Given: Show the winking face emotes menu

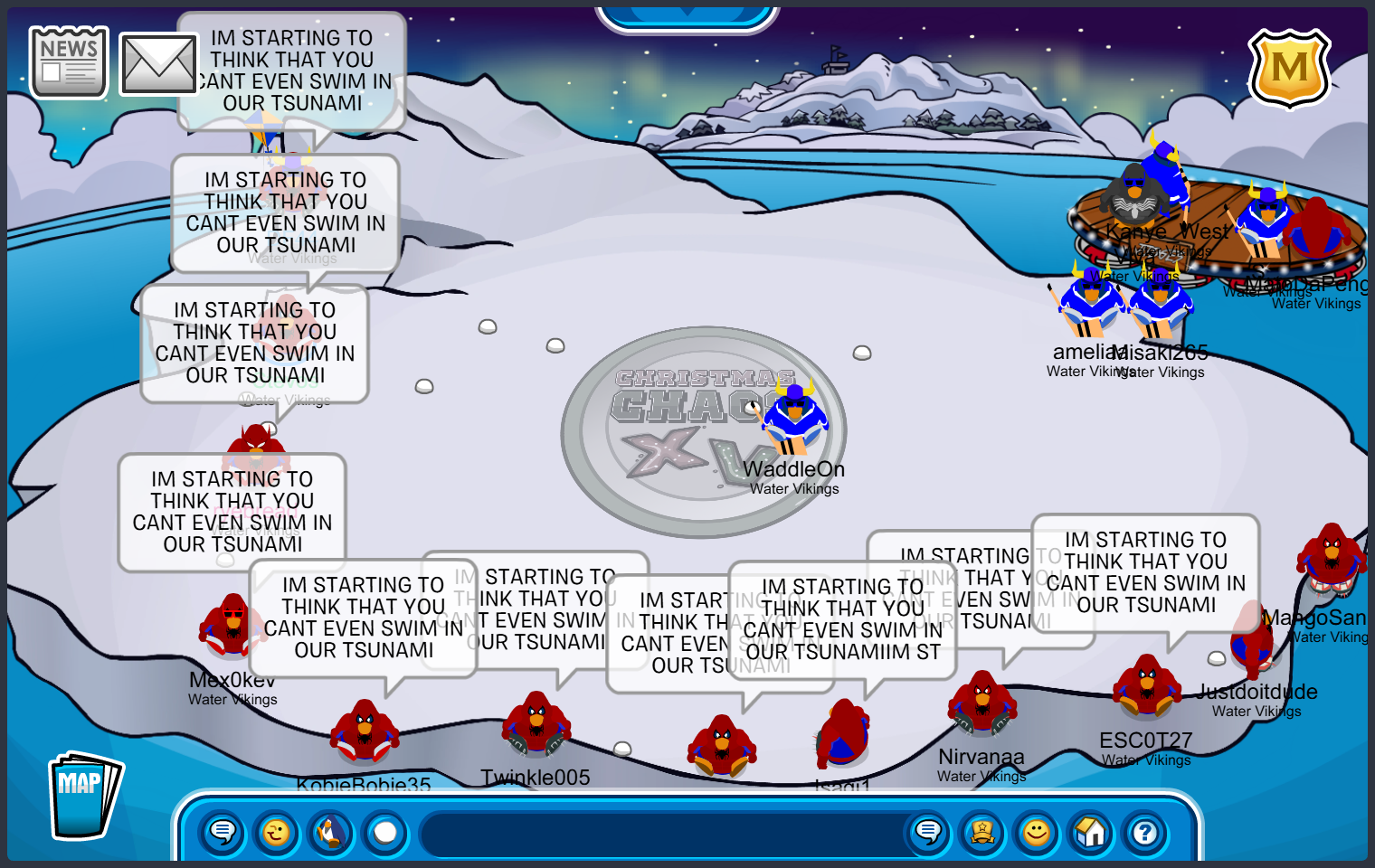Looking at the screenshot, I should pos(277,832).
